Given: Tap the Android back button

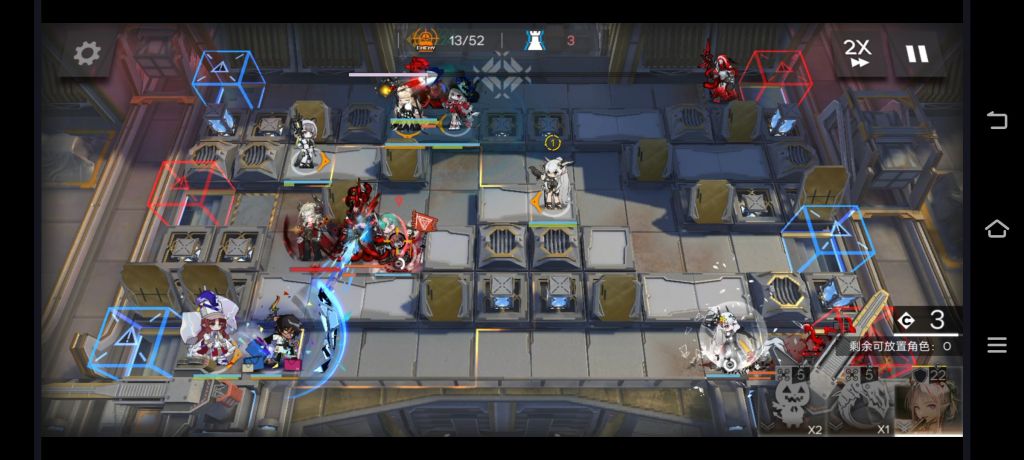Looking at the screenshot, I should click(x=996, y=120).
